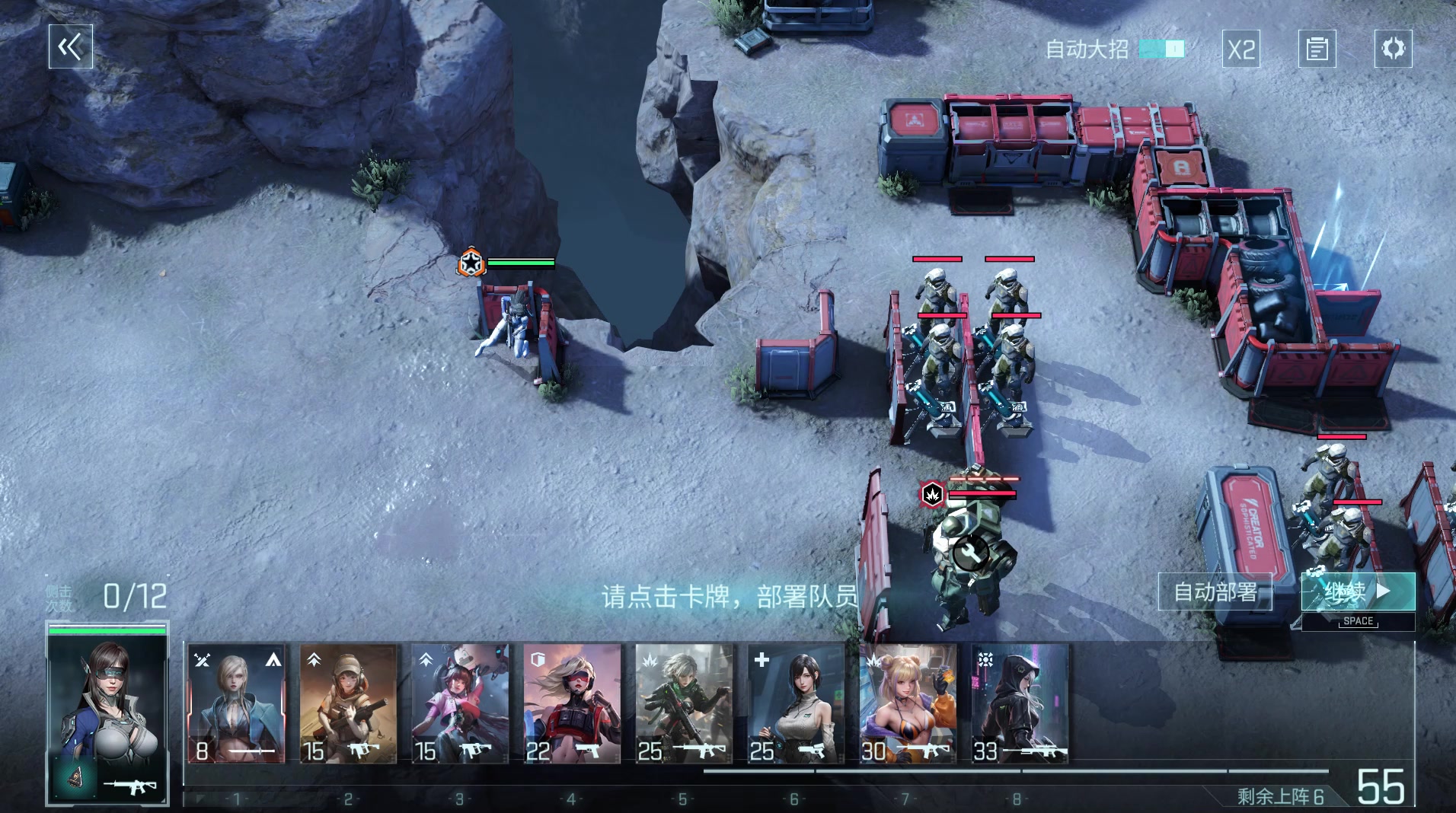Click the wrench icon on the mech
1456x813 pixels.
pyautogui.click(x=971, y=553)
